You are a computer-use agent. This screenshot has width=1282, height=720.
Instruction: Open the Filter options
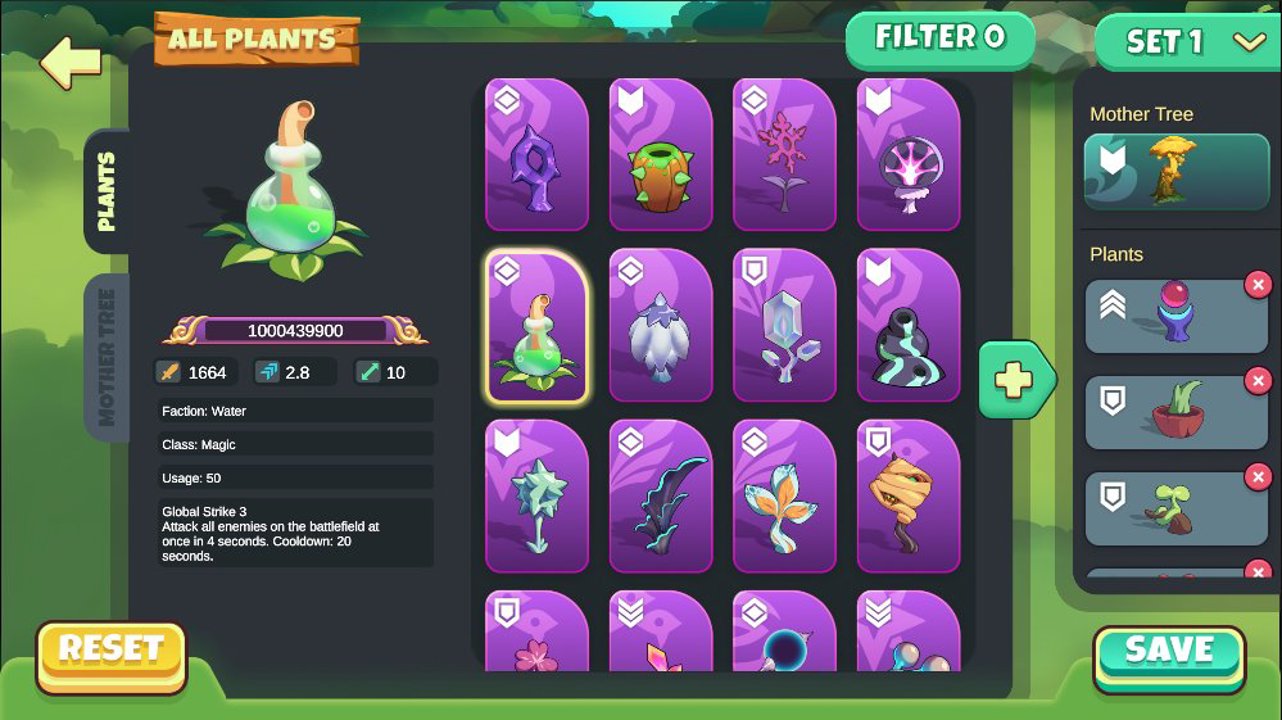(x=939, y=42)
